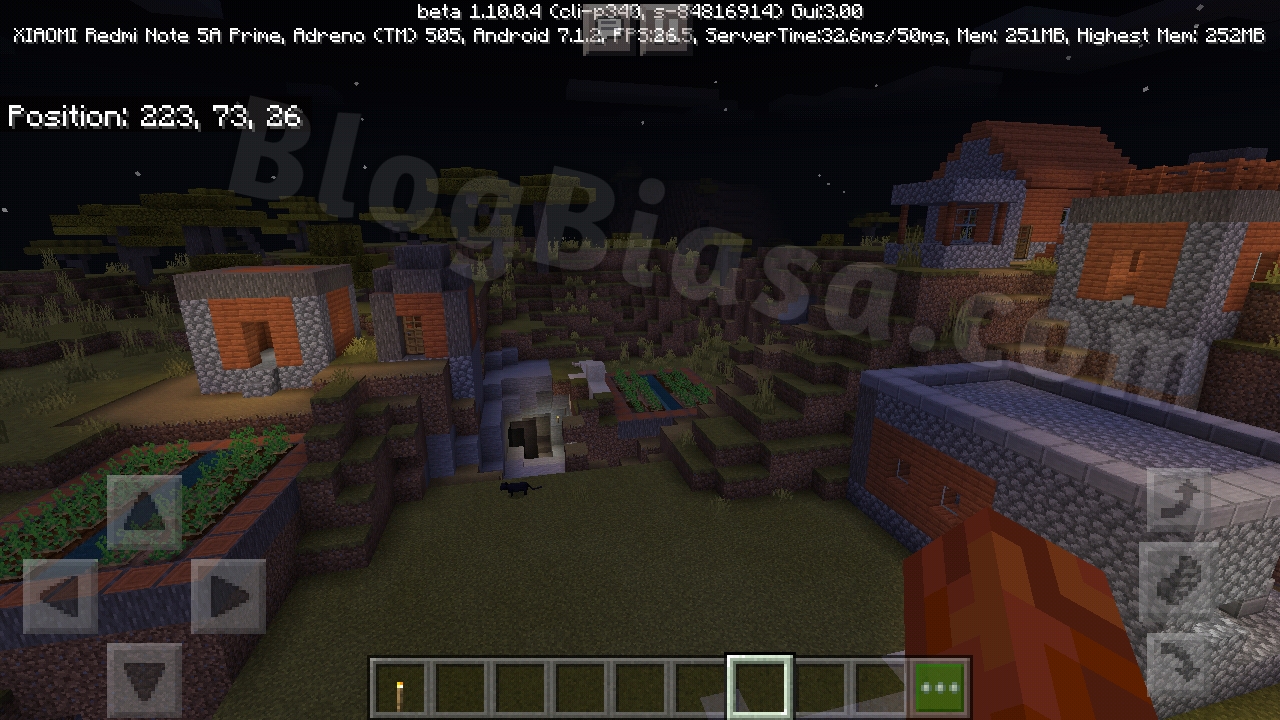Select the torch in the first hotbar slot
This screenshot has width=1280, height=720.
(x=400, y=683)
